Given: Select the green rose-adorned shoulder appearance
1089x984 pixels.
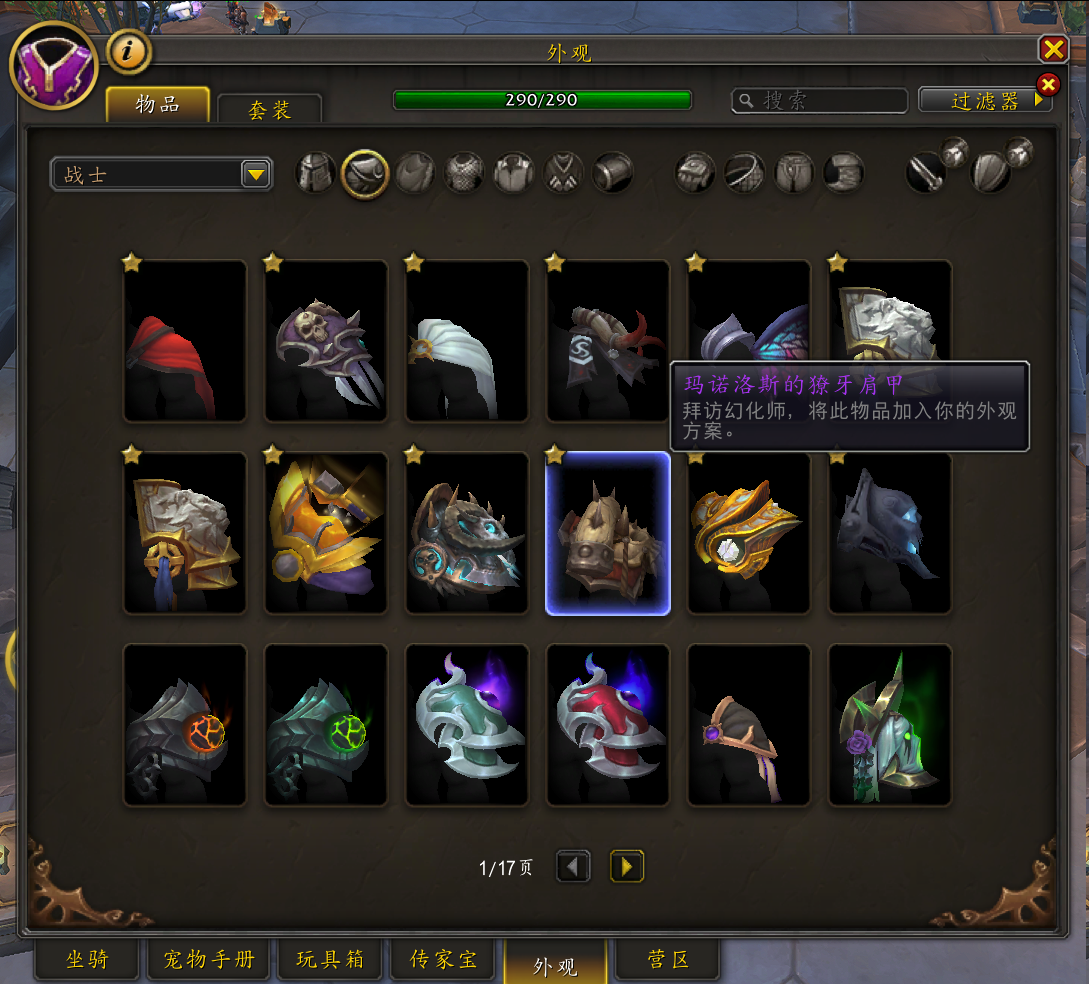Looking at the screenshot, I should [890, 726].
